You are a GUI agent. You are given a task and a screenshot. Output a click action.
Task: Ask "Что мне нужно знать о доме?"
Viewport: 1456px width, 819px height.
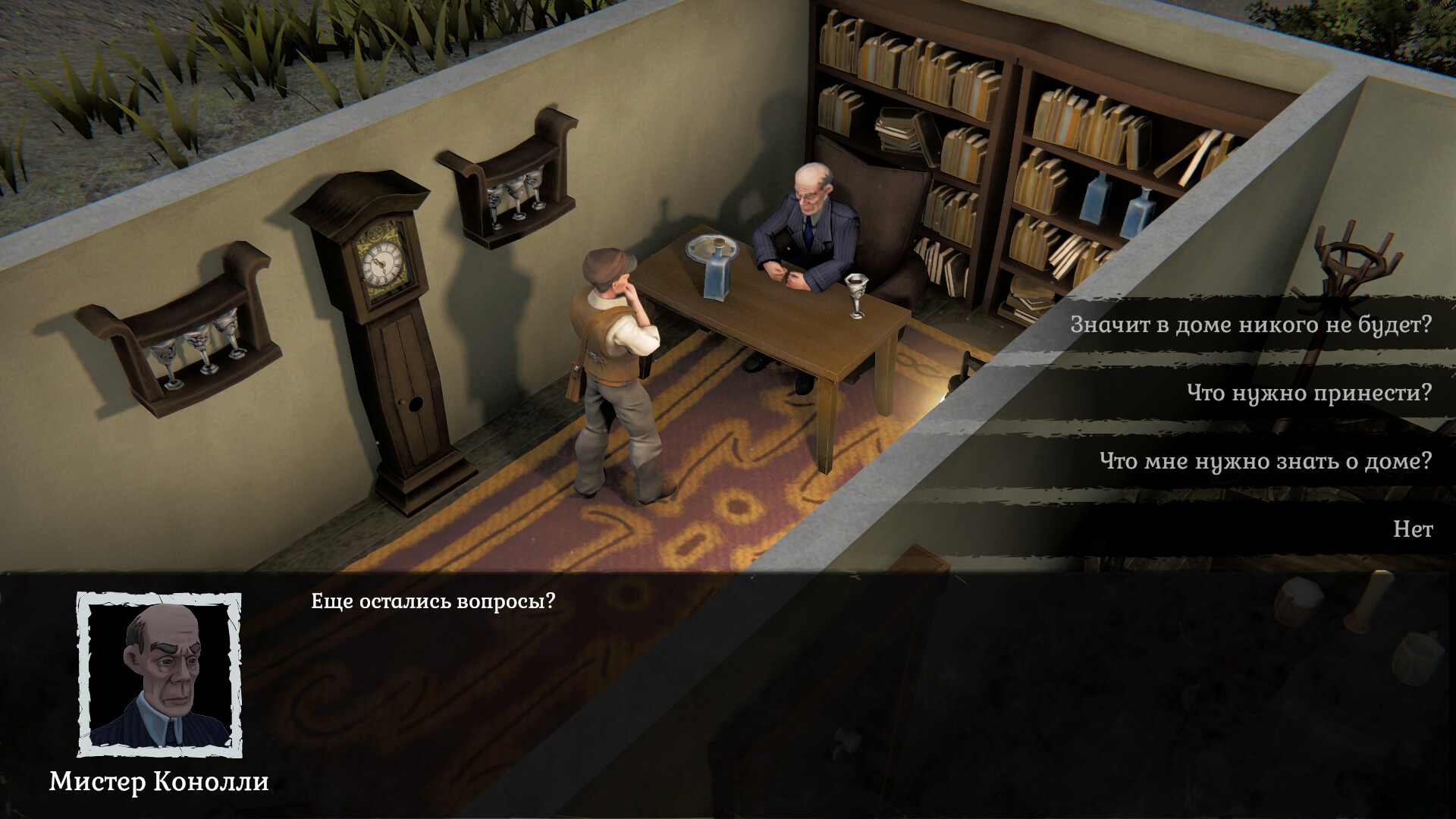(x=1265, y=460)
